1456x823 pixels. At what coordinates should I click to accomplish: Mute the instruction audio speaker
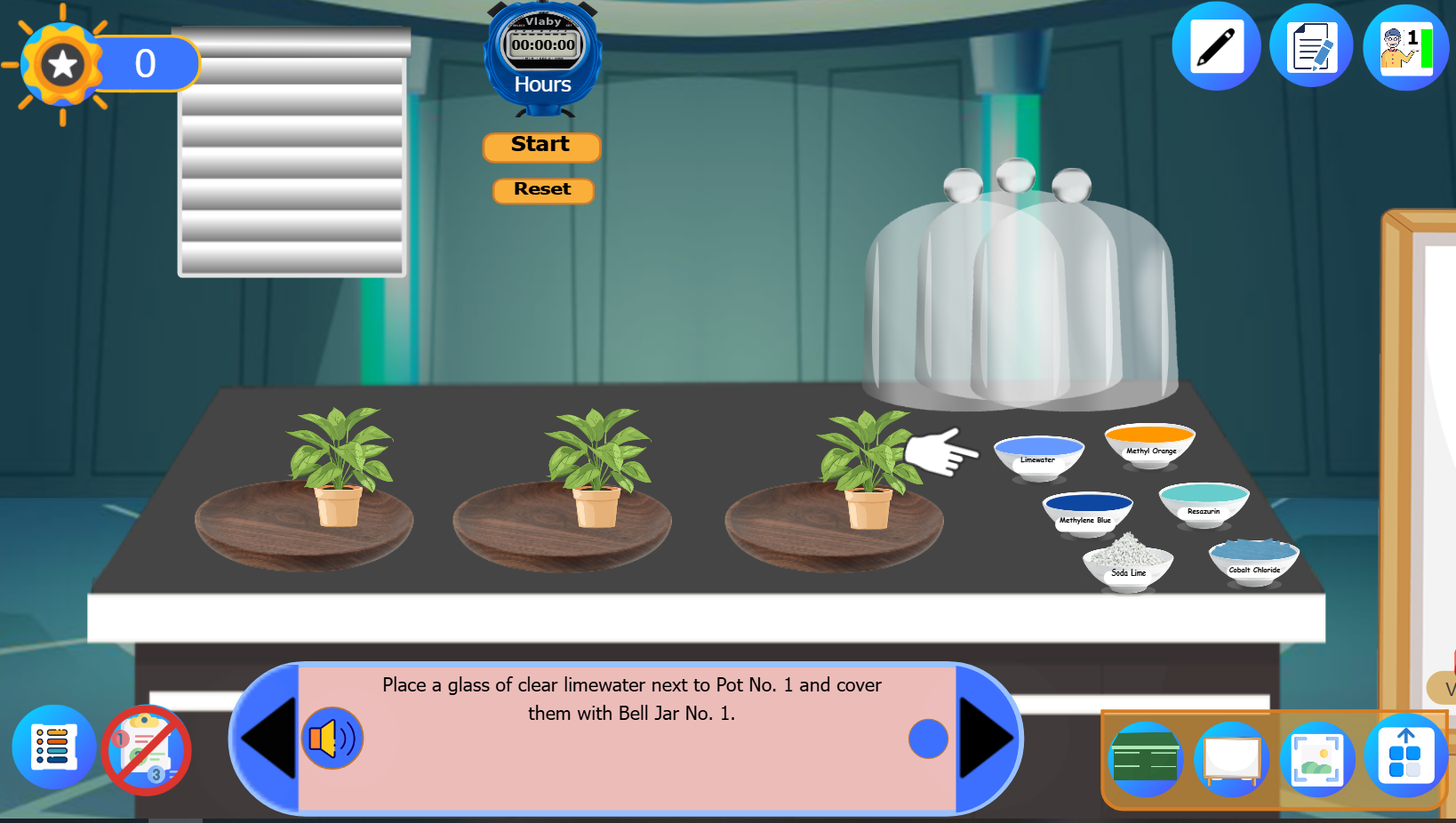click(x=331, y=738)
